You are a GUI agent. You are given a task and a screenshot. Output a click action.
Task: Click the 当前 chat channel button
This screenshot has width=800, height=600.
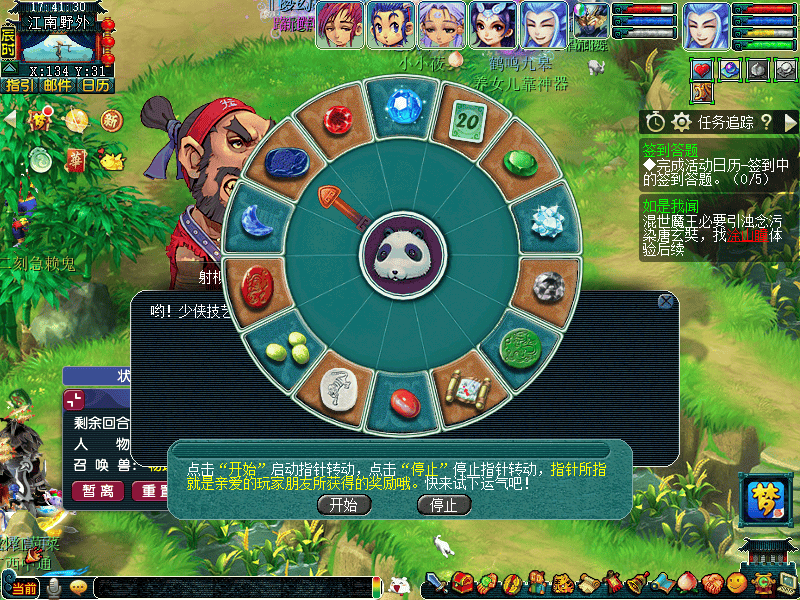pos(24,588)
